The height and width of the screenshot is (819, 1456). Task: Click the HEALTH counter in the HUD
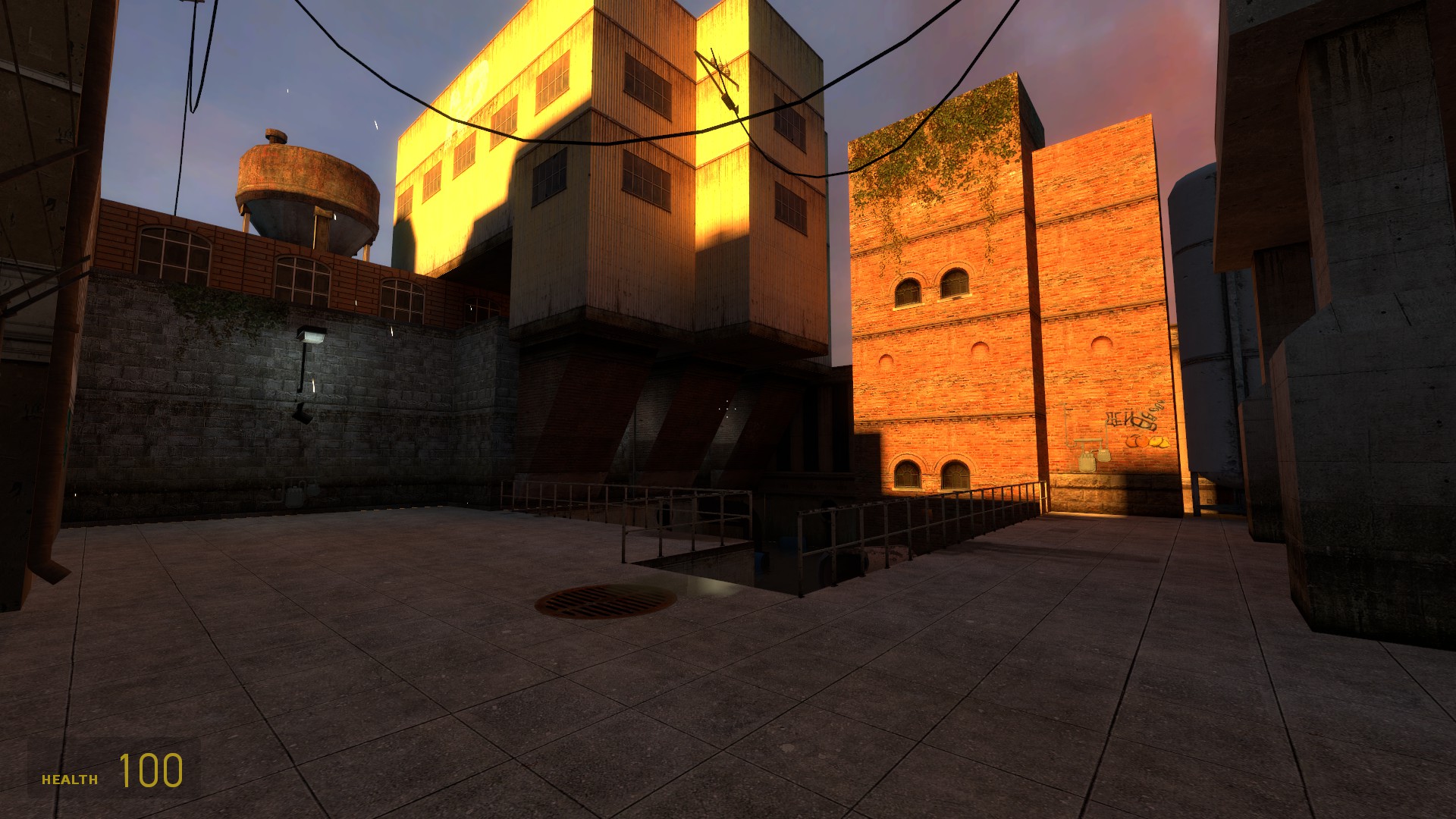(70, 777)
